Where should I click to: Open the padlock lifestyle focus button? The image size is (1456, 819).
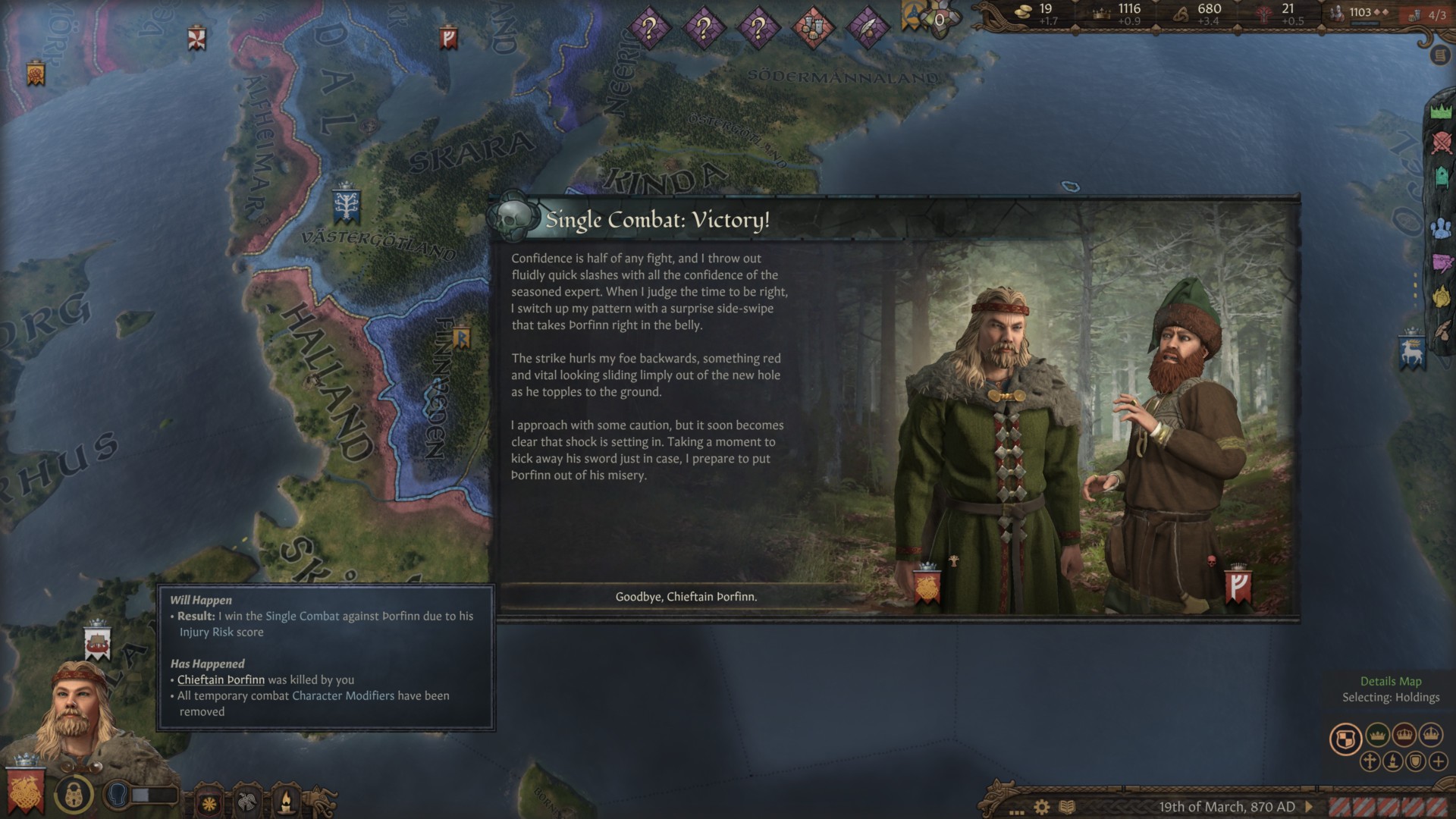coord(74,793)
